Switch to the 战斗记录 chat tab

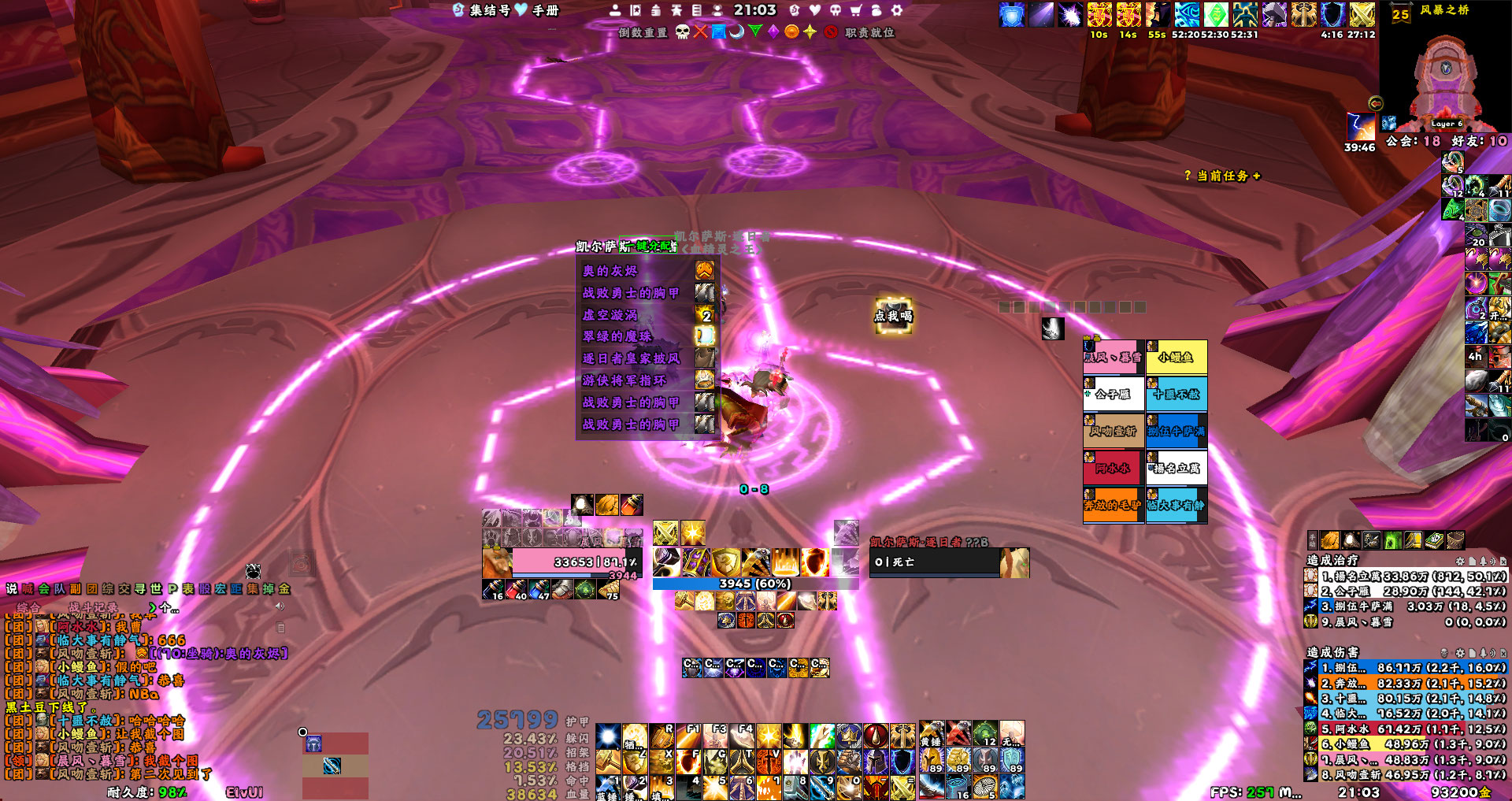pyautogui.click(x=94, y=607)
